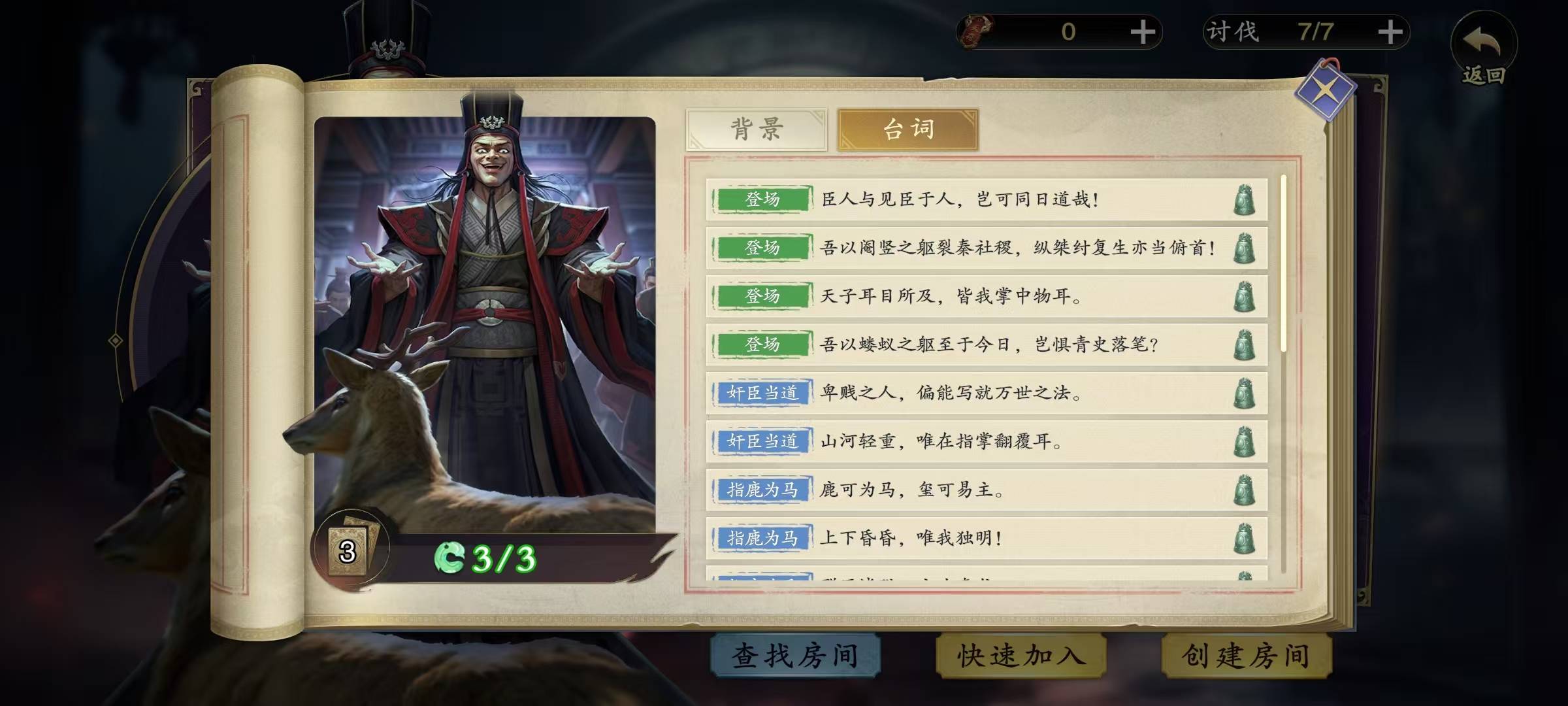Select the 台词 tab
The height and width of the screenshot is (706, 1568).
907,129
